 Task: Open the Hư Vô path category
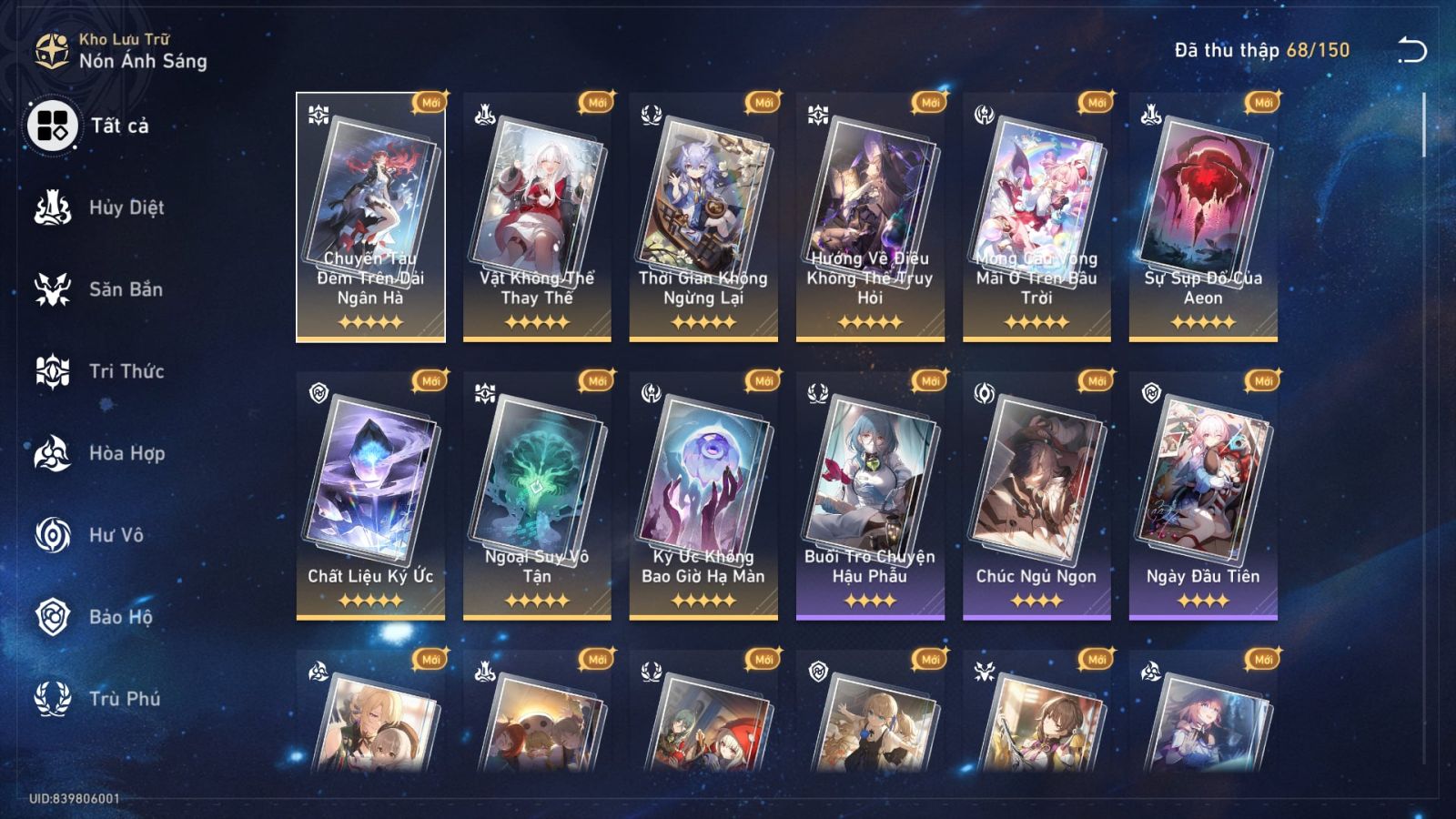tap(53, 535)
